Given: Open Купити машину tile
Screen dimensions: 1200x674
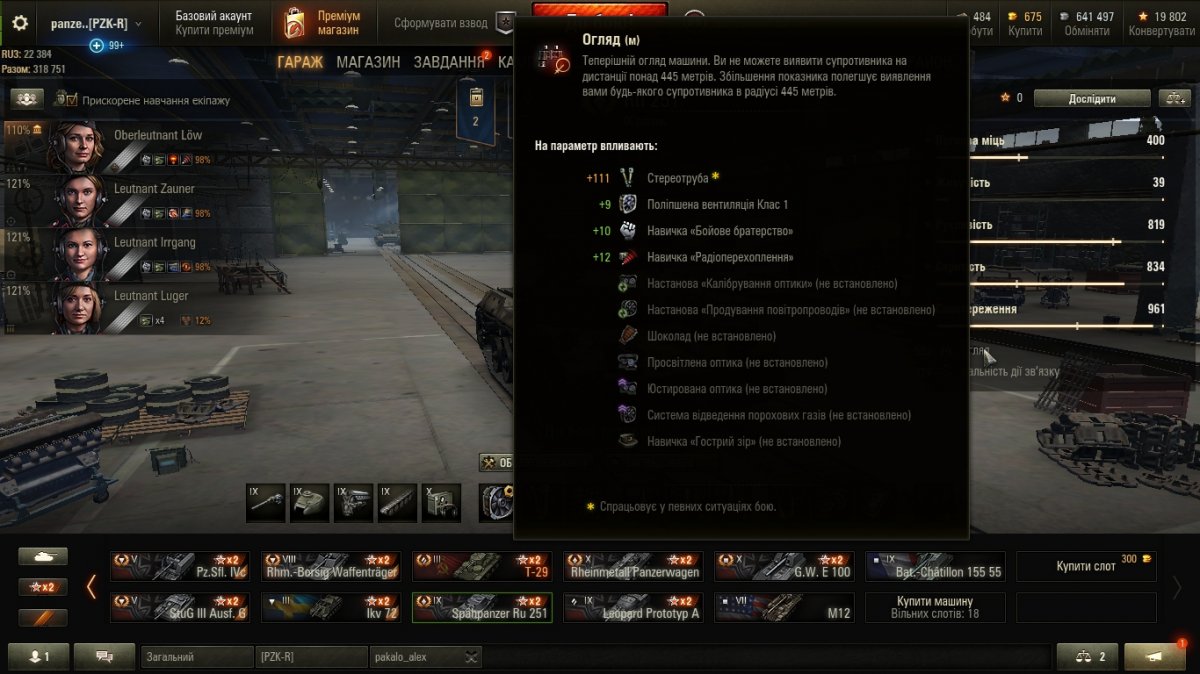Looking at the screenshot, I should [934, 607].
